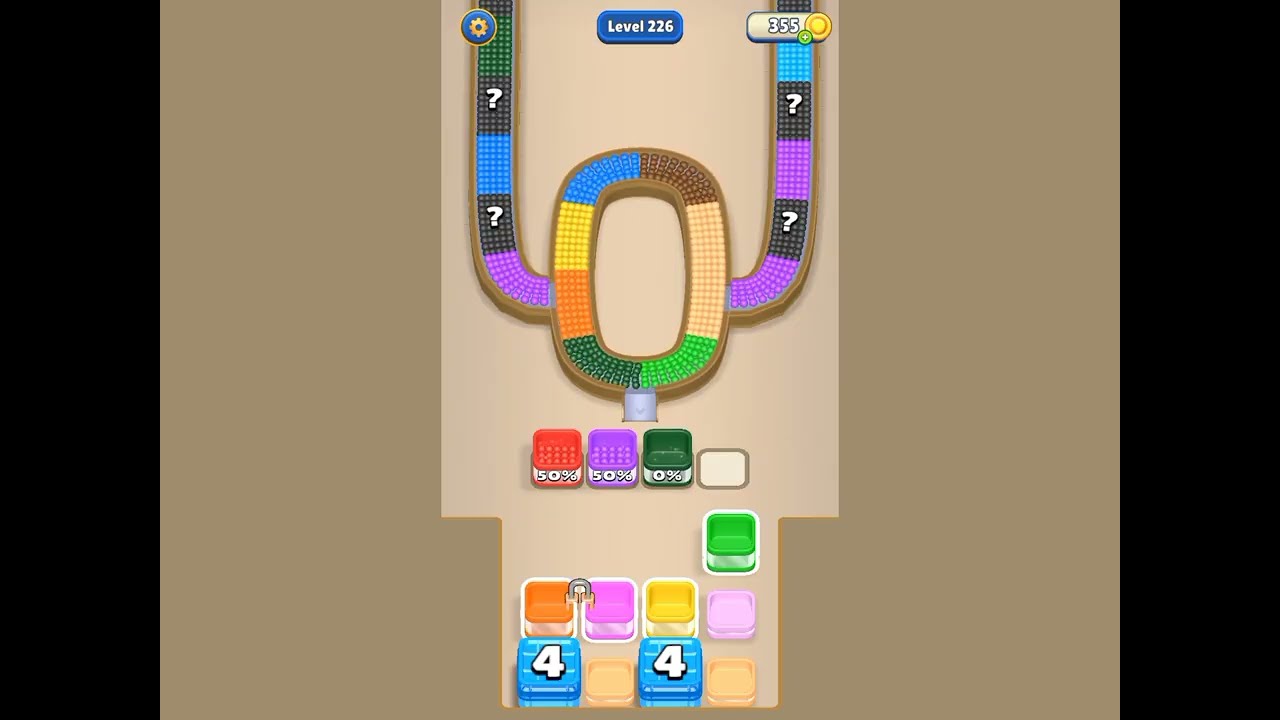Tap the question-mark mystery block on upper right track
The image size is (1280, 720).
point(794,102)
